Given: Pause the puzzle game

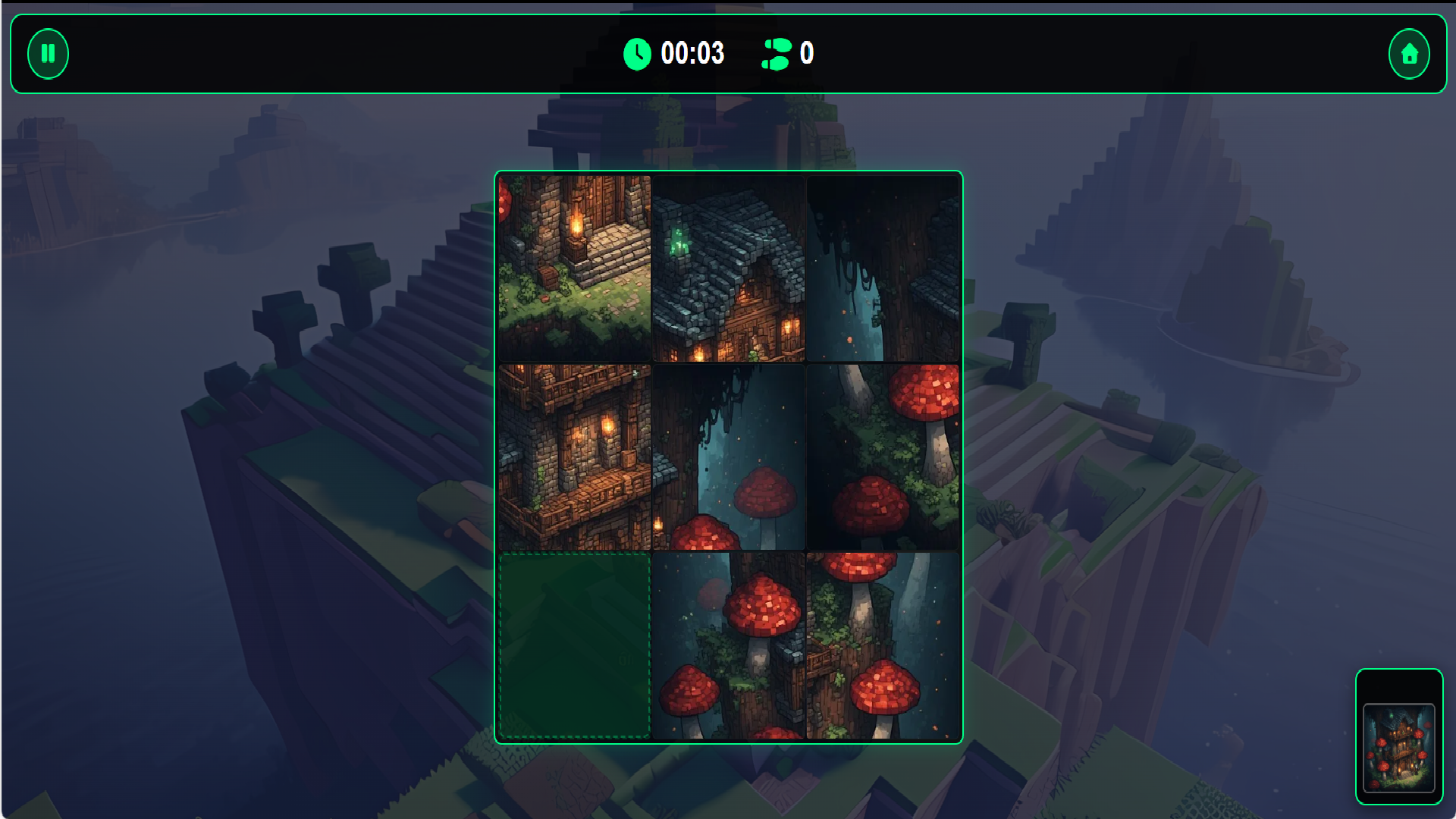Looking at the screenshot, I should tap(48, 54).
